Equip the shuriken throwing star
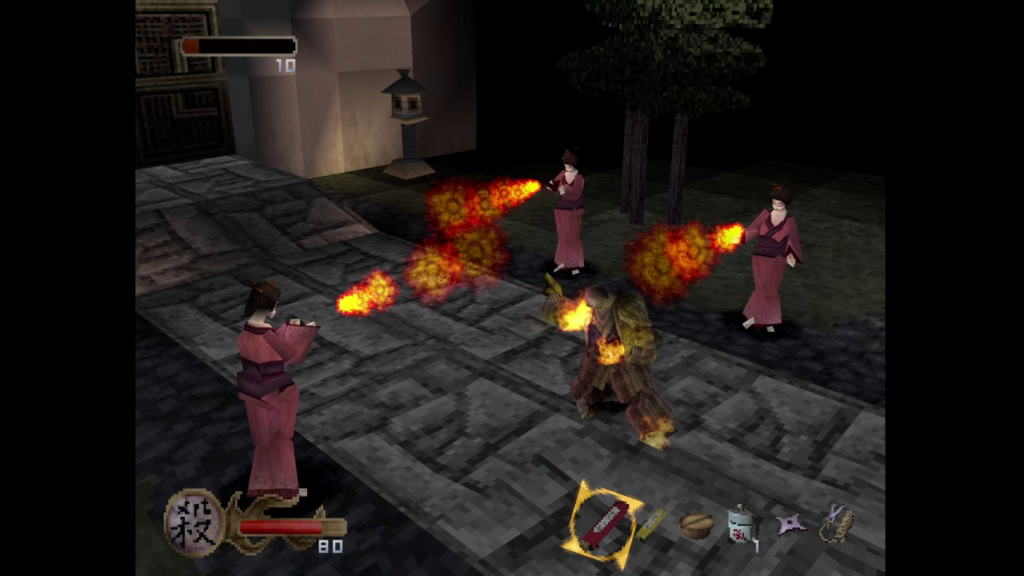The height and width of the screenshot is (576, 1024). 791,524
